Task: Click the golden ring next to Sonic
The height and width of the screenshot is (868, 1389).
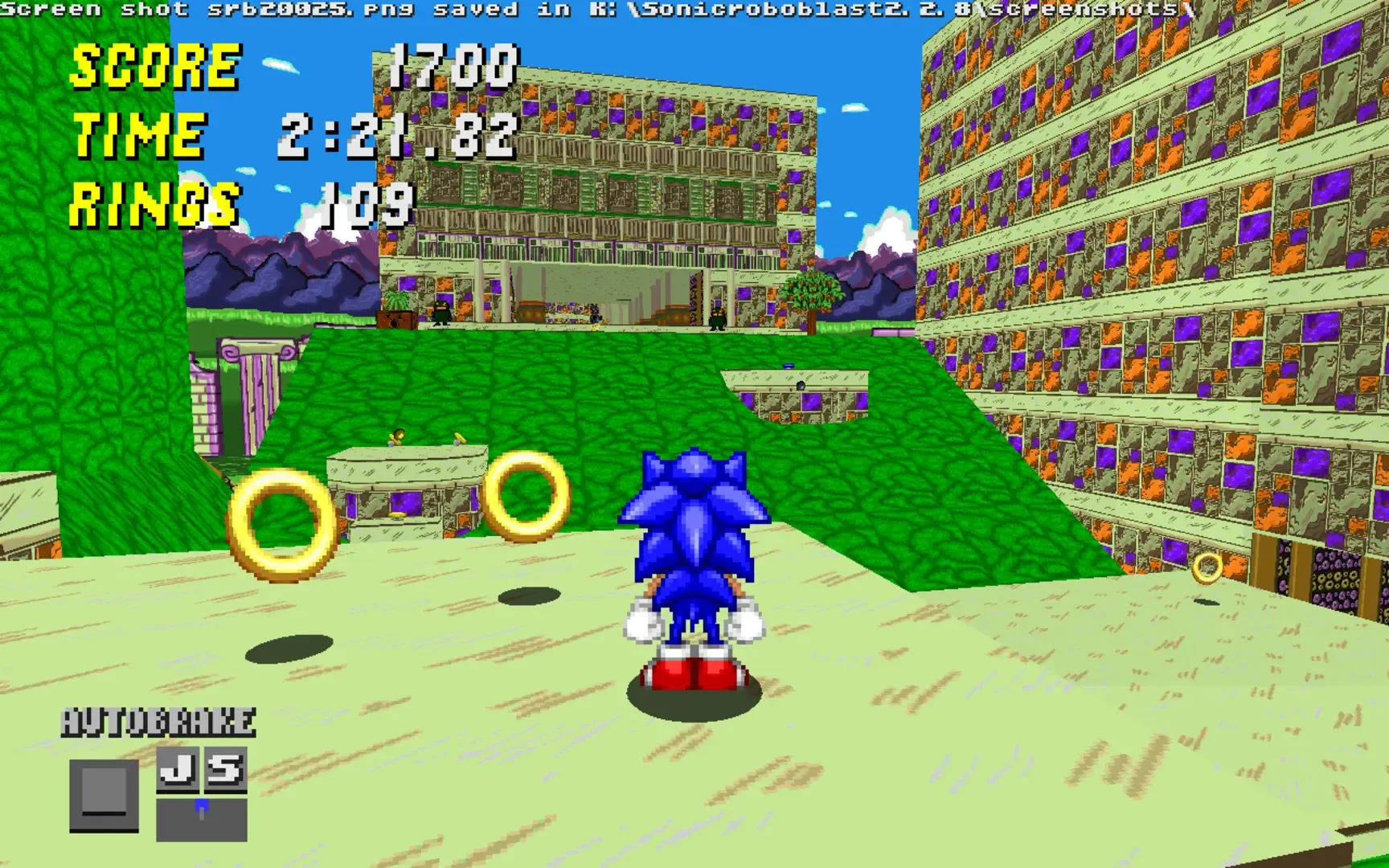Action: click(x=527, y=494)
